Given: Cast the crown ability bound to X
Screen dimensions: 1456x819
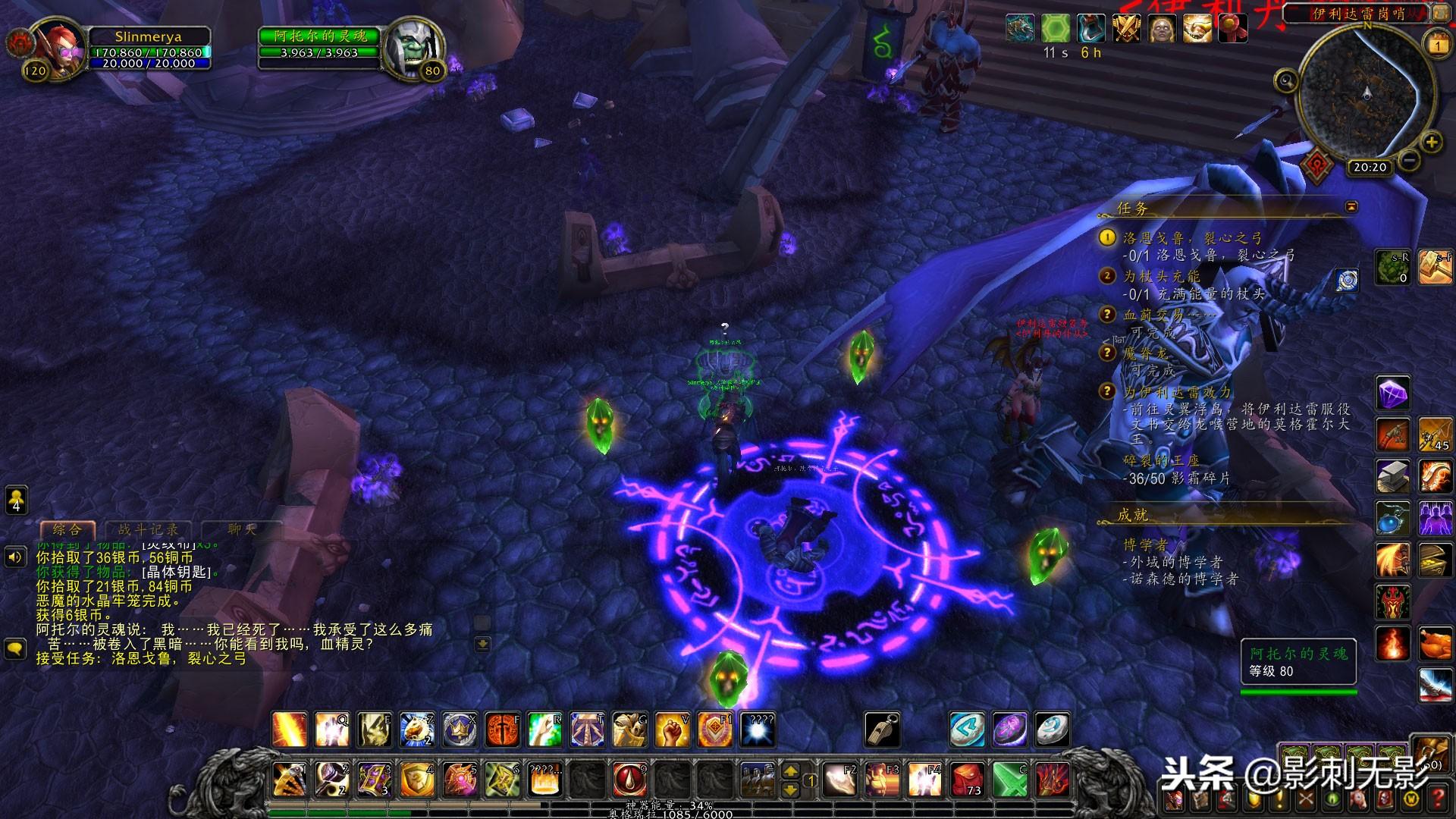Looking at the screenshot, I should (x=460, y=730).
